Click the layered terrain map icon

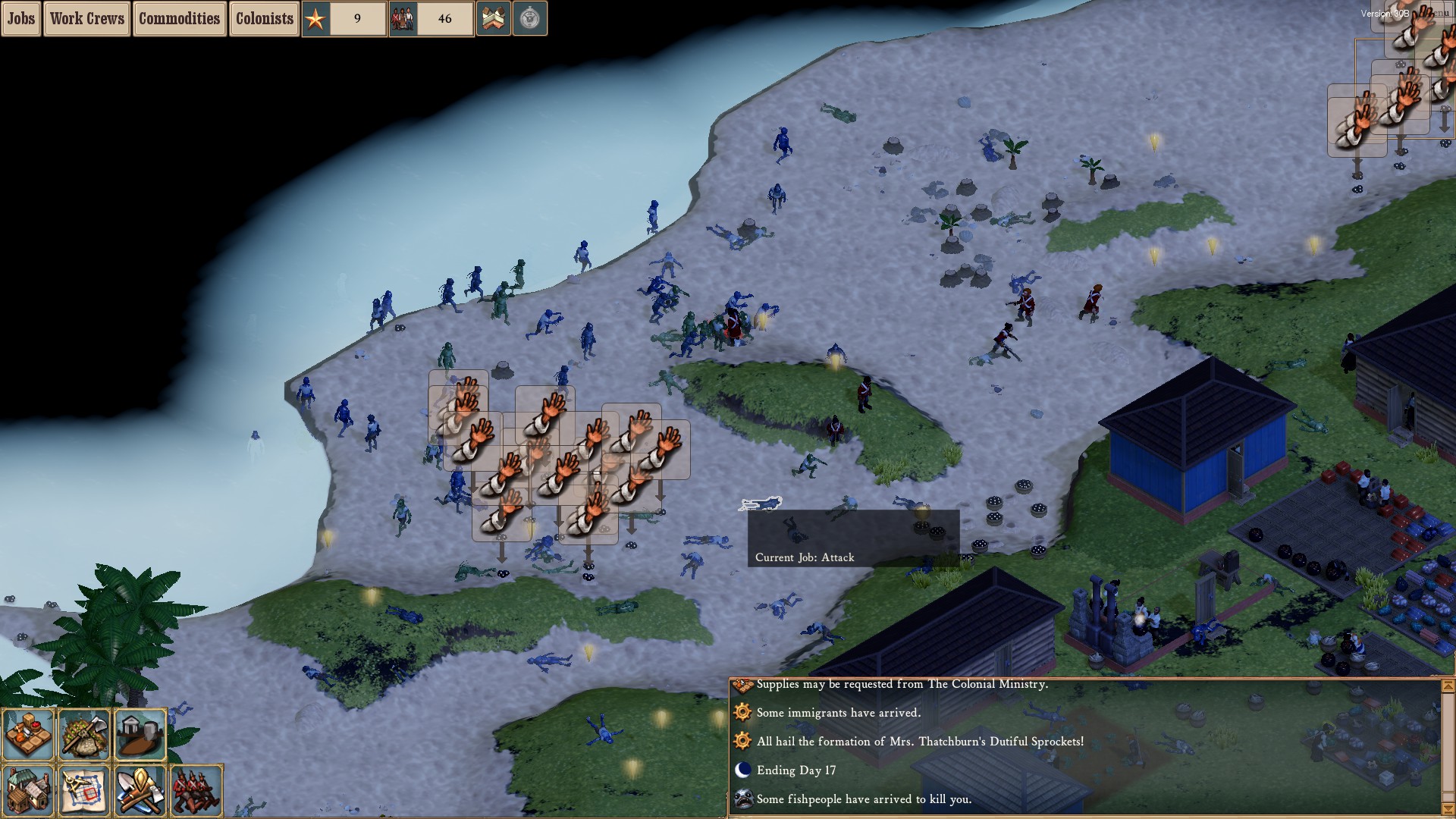pos(494,18)
